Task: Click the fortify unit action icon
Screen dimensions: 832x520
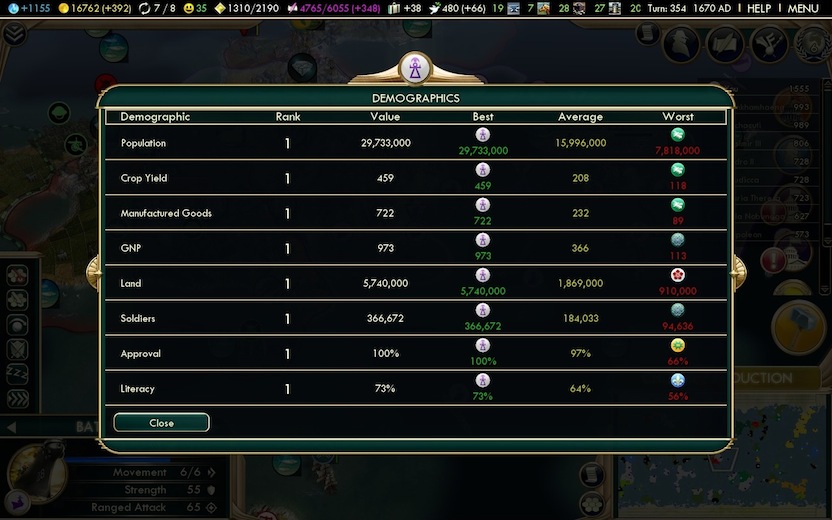Action: tap(18, 349)
